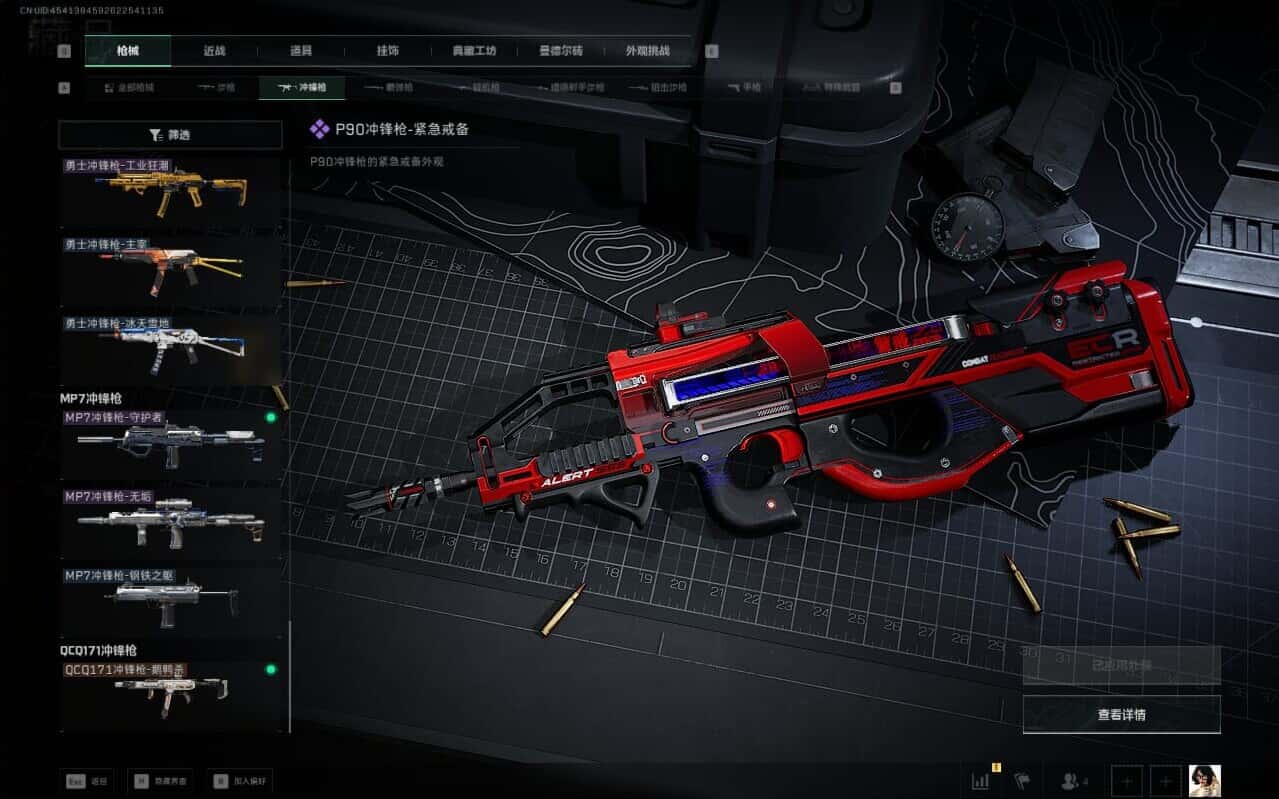Open the 典藏工坊 tab

474,51
